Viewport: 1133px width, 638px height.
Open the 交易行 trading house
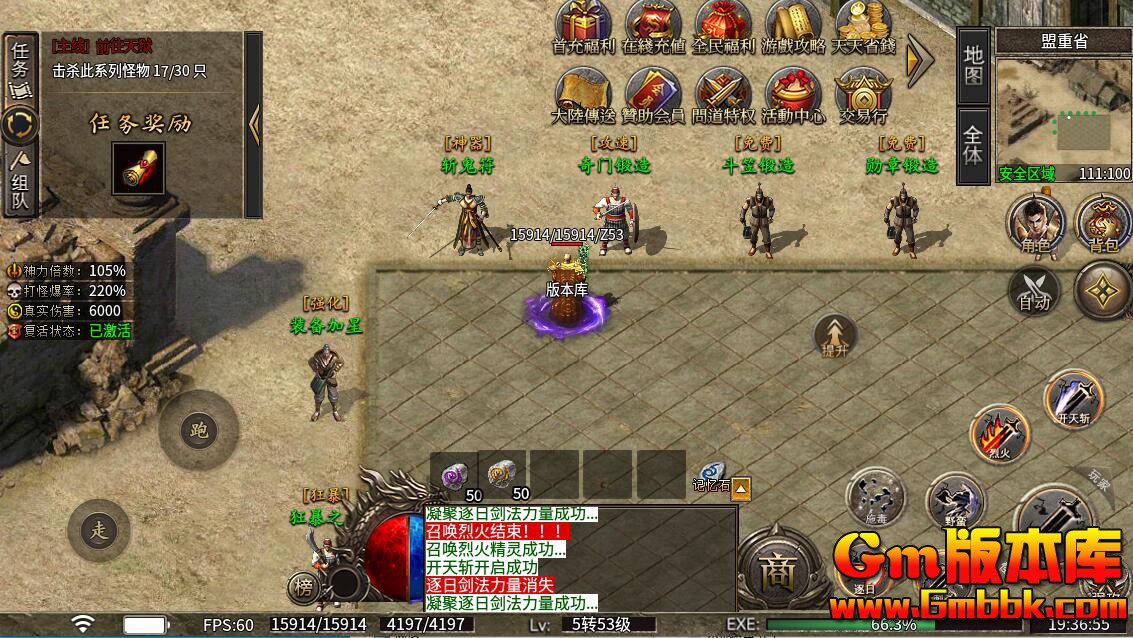(862, 93)
